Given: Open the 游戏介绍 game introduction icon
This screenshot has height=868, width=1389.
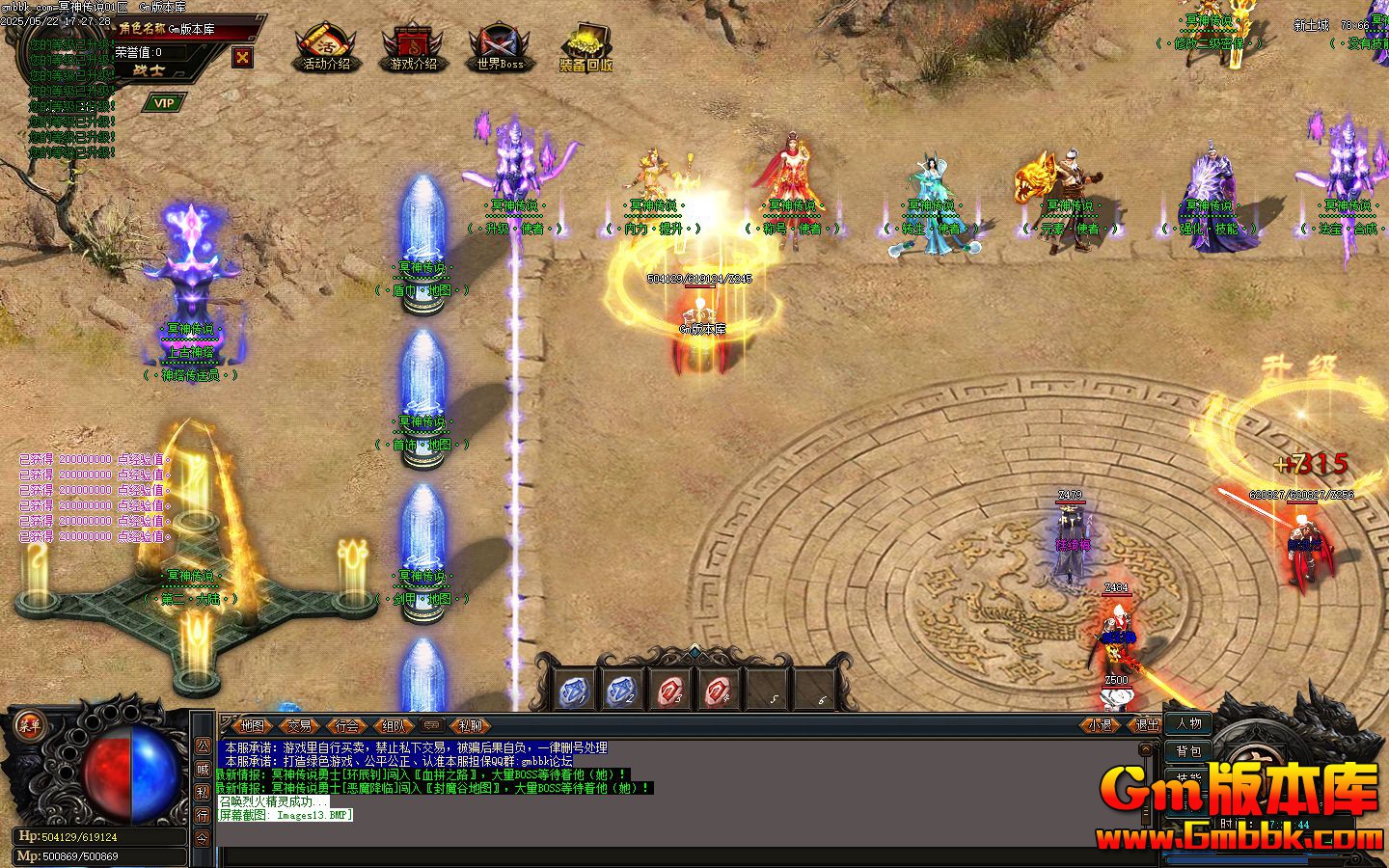Looking at the screenshot, I should 414,46.
